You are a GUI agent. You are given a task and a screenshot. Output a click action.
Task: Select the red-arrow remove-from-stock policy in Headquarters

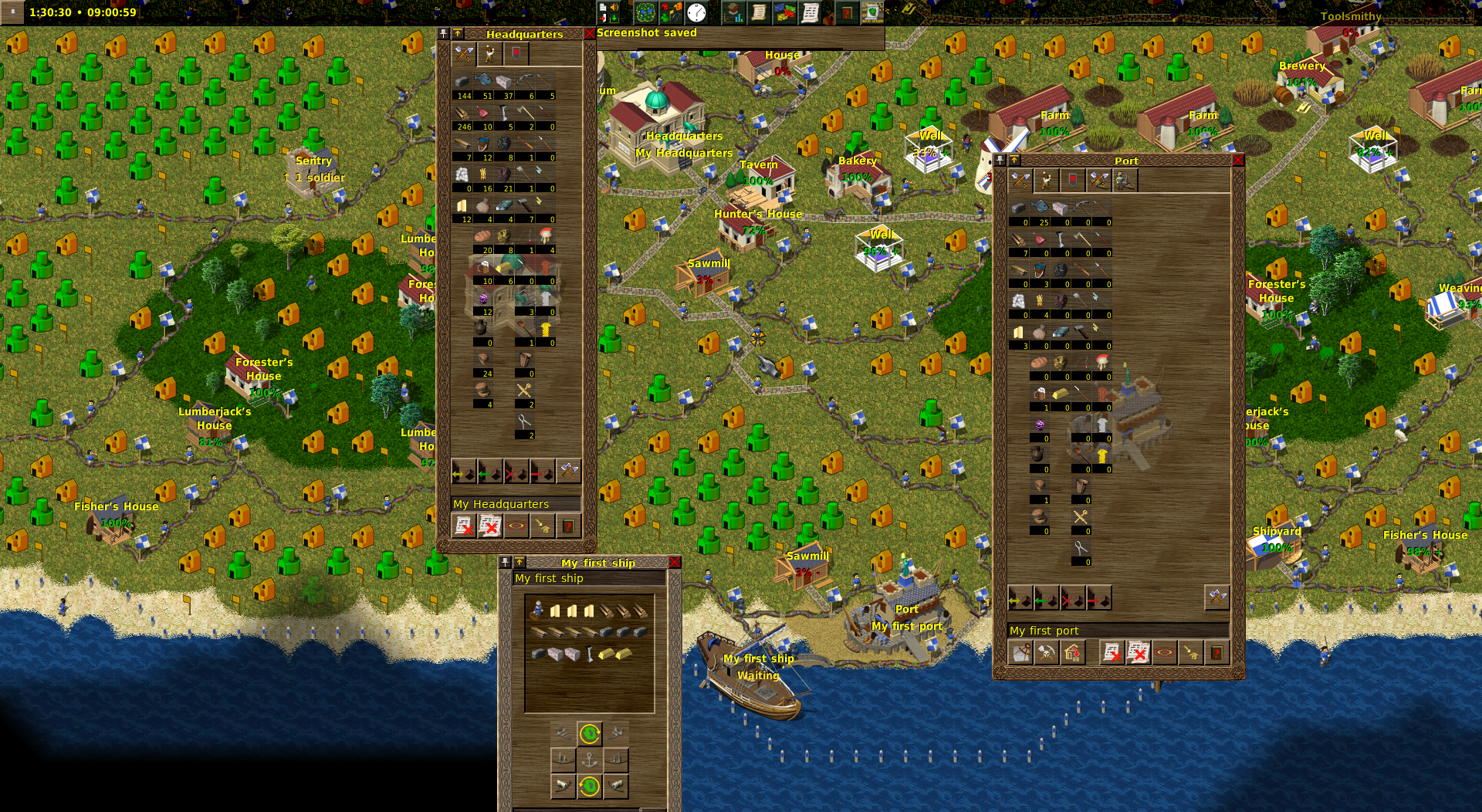click(x=542, y=471)
